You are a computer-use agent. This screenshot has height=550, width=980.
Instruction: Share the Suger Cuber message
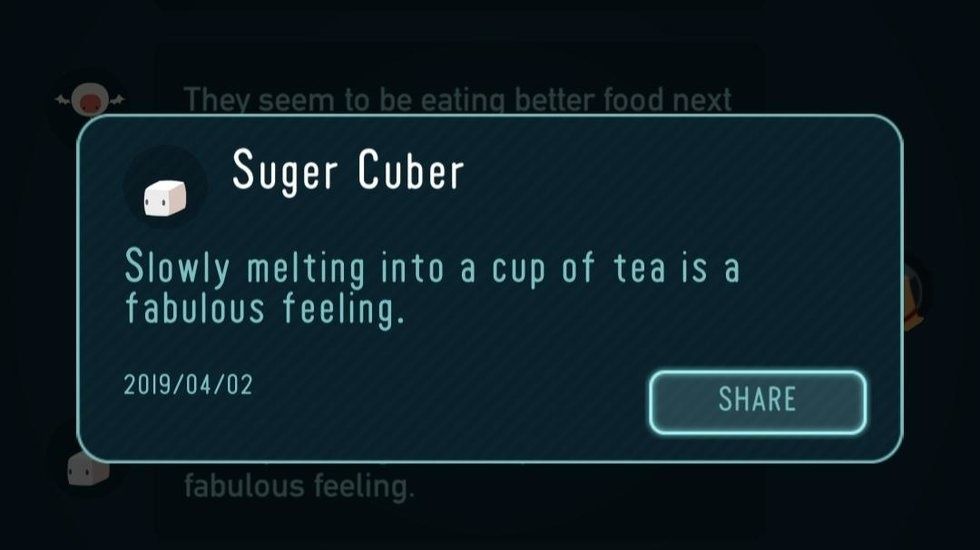pyautogui.click(x=757, y=402)
